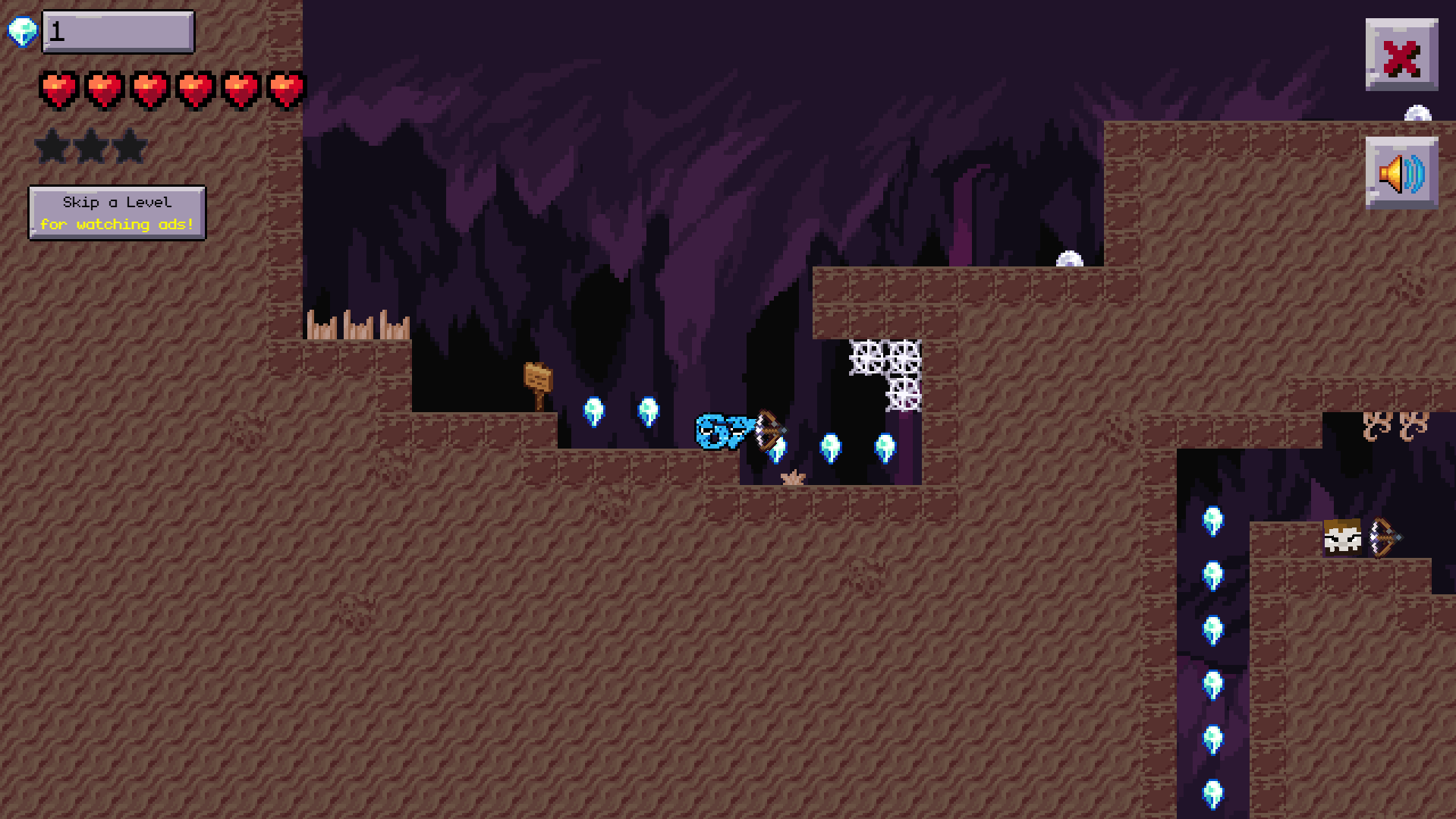Mute the game audio with the speaker button
This screenshot has width=1456, height=819.
pyautogui.click(x=1401, y=173)
